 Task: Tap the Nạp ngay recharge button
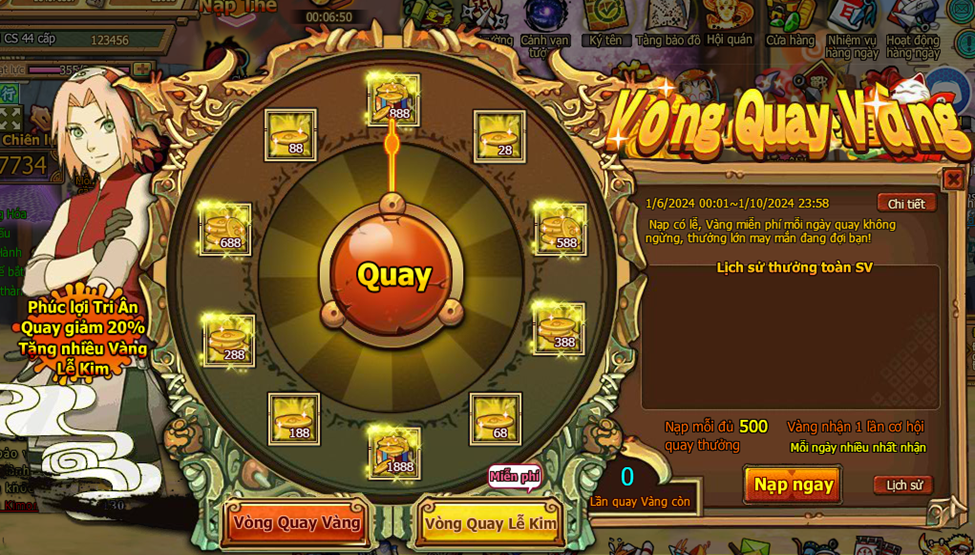point(793,485)
